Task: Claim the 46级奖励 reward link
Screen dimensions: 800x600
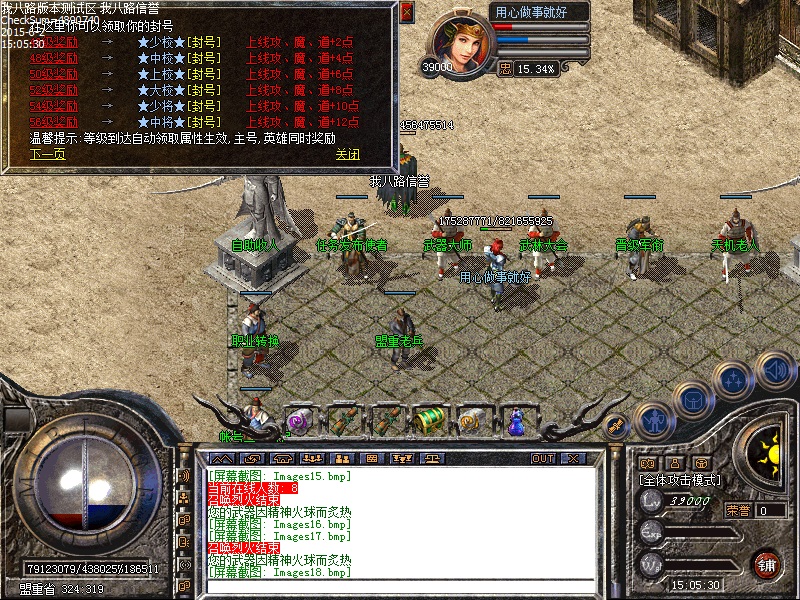Action: (52, 44)
